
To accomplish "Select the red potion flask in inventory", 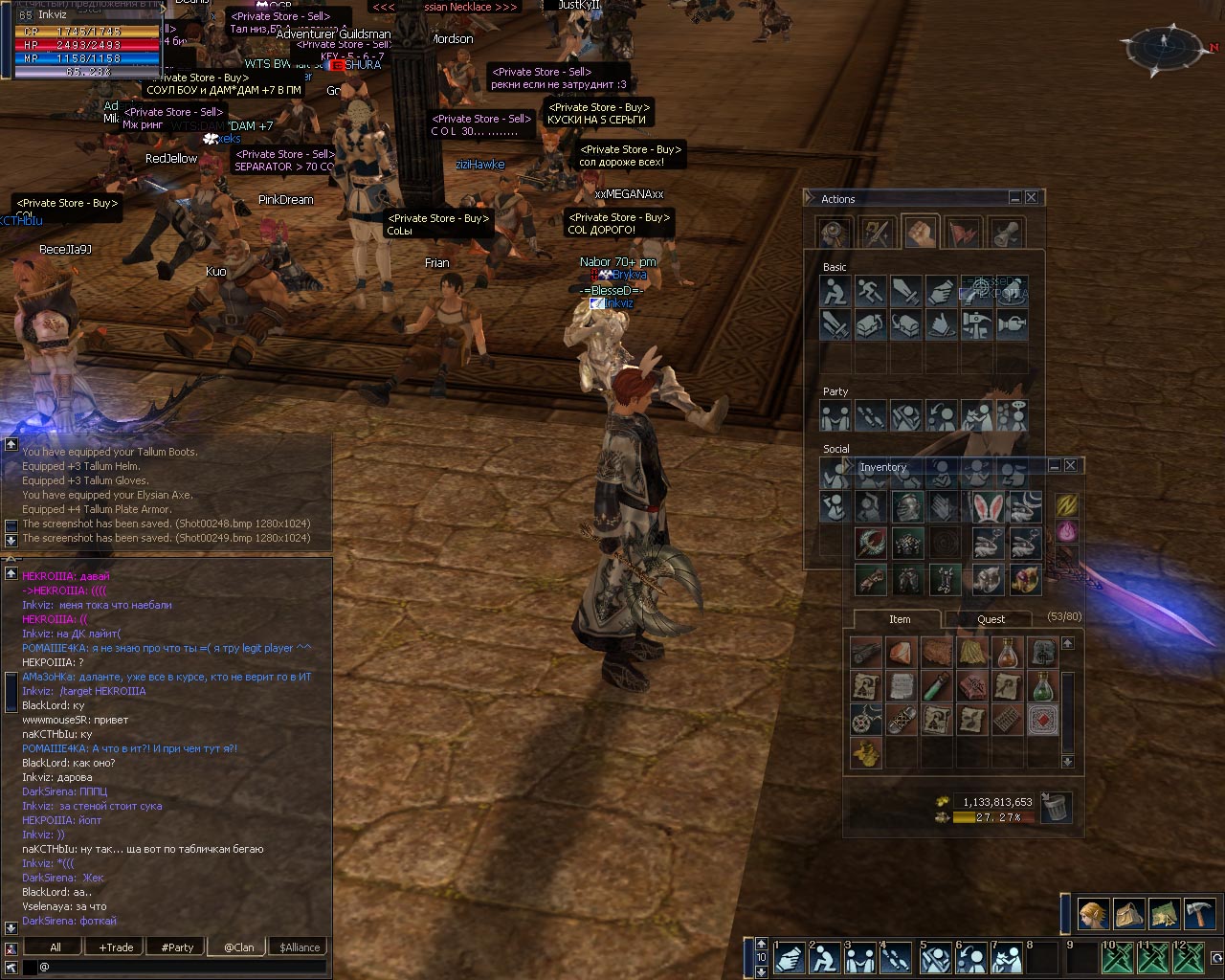I will [x=1008, y=653].
